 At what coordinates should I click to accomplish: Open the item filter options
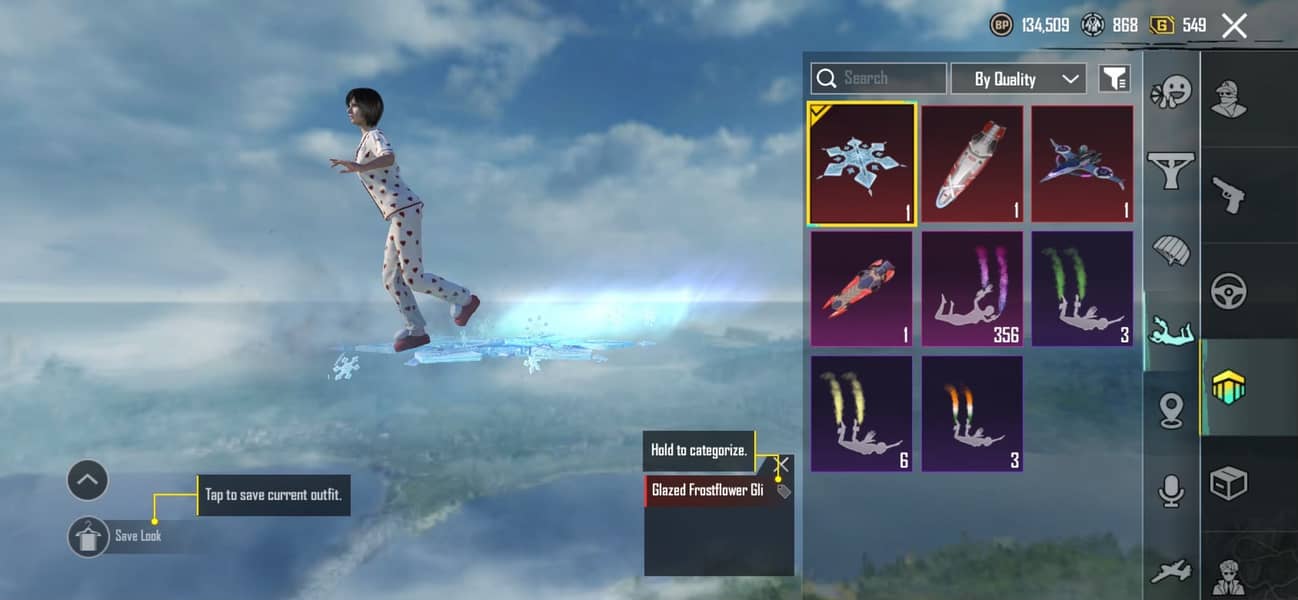tap(1114, 78)
